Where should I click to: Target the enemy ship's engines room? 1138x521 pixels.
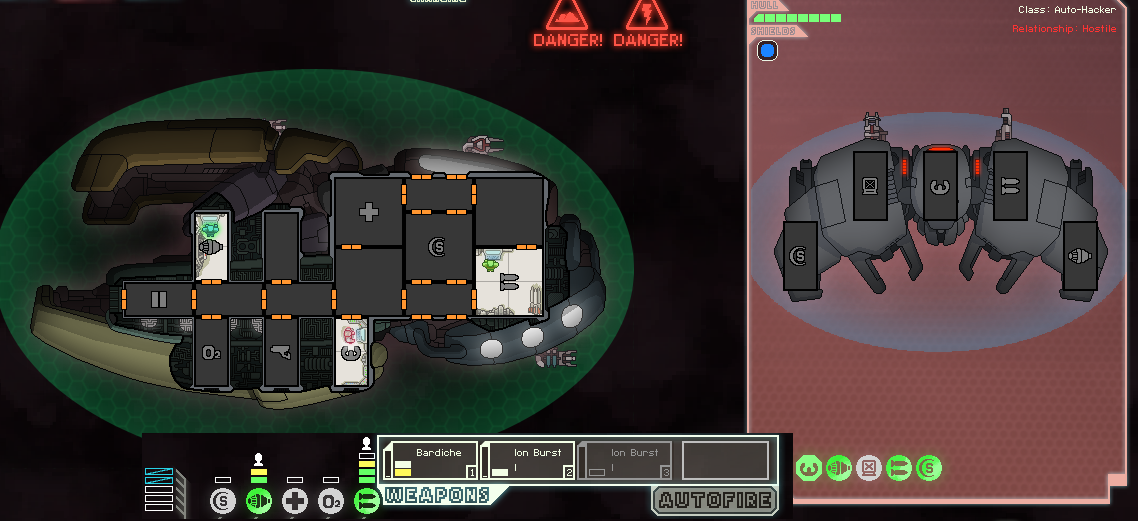tap(1079, 257)
